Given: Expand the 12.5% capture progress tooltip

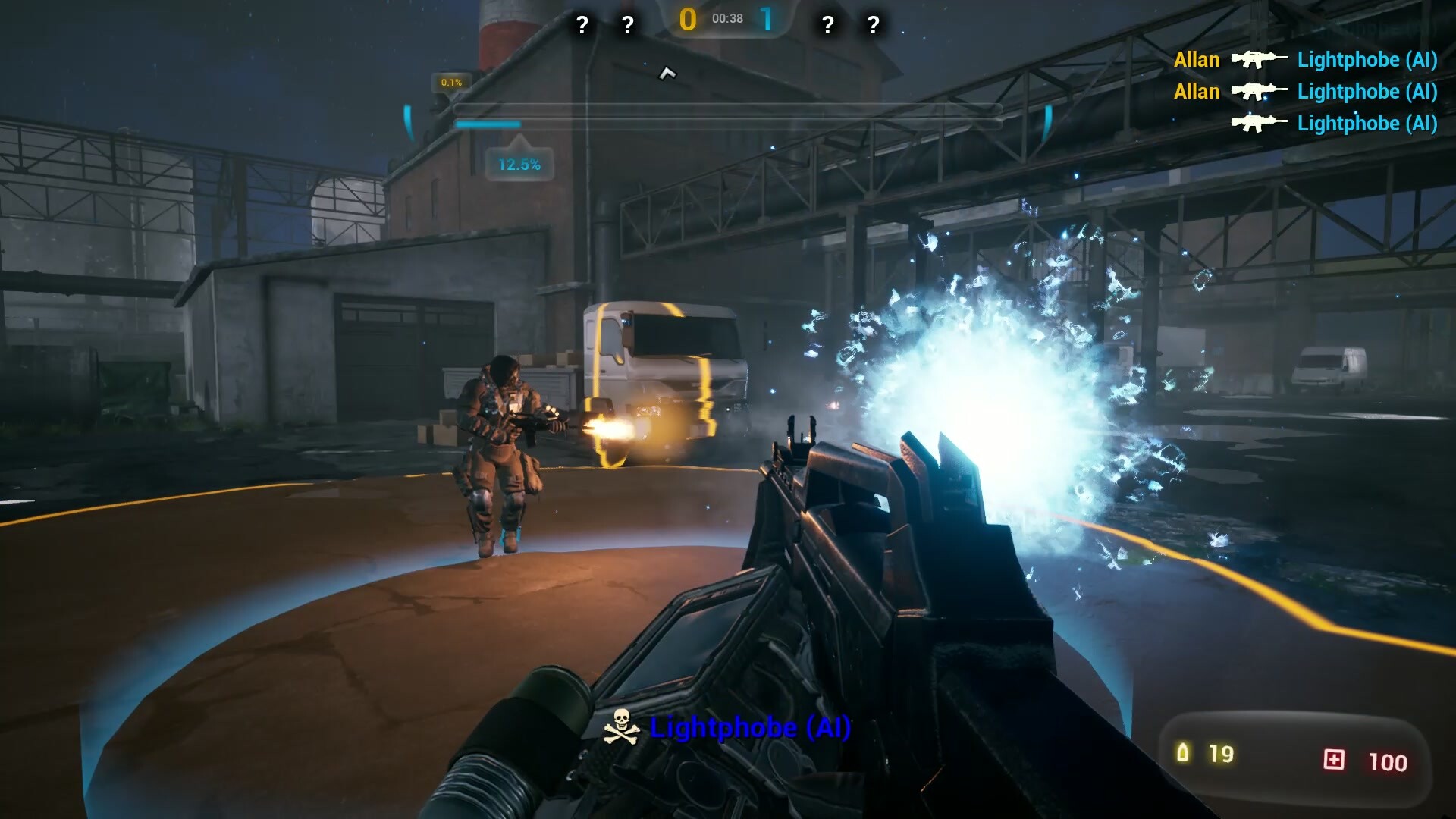Looking at the screenshot, I should (519, 162).
